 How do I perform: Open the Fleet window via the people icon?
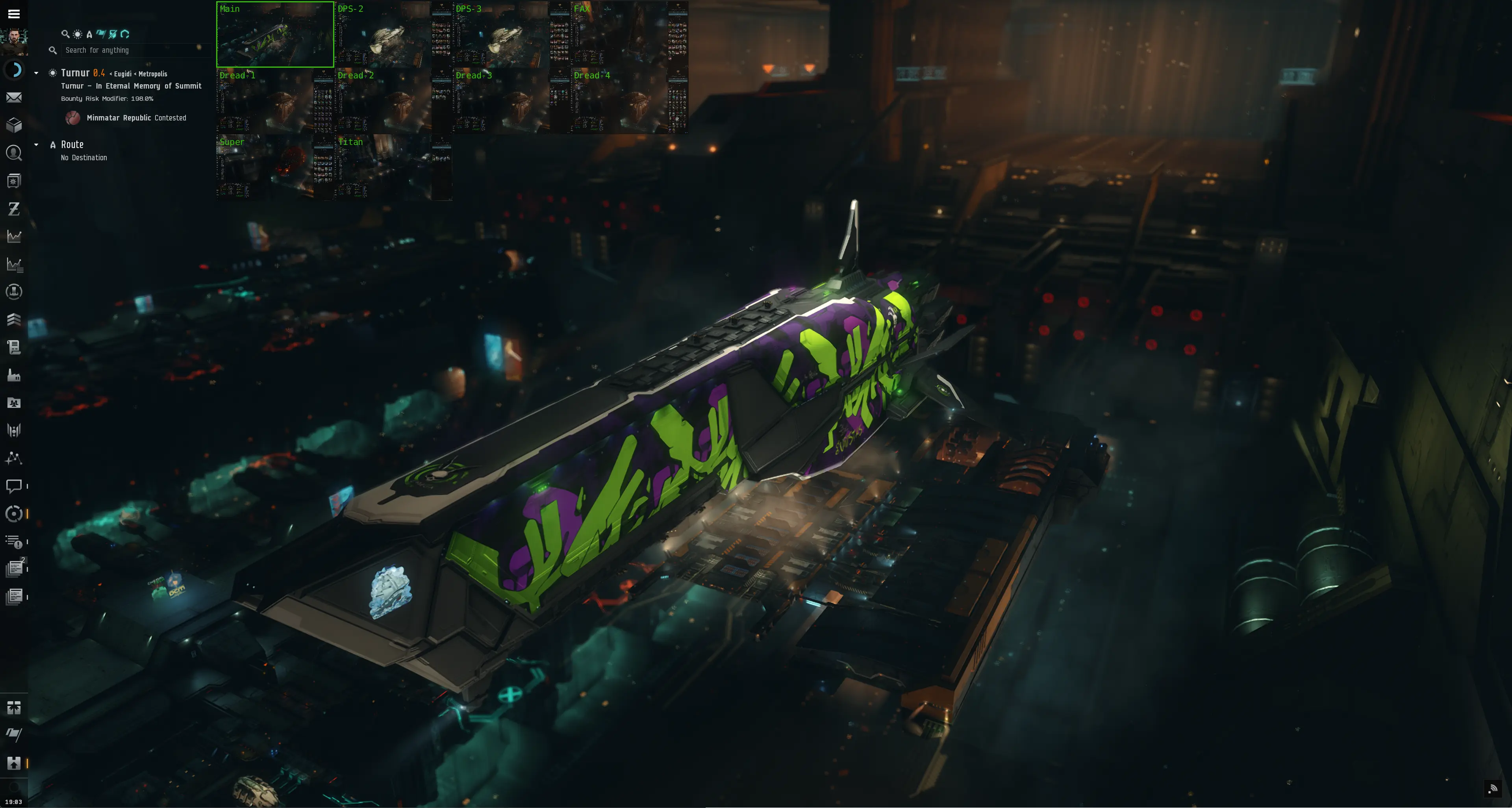tap(15, 403)
